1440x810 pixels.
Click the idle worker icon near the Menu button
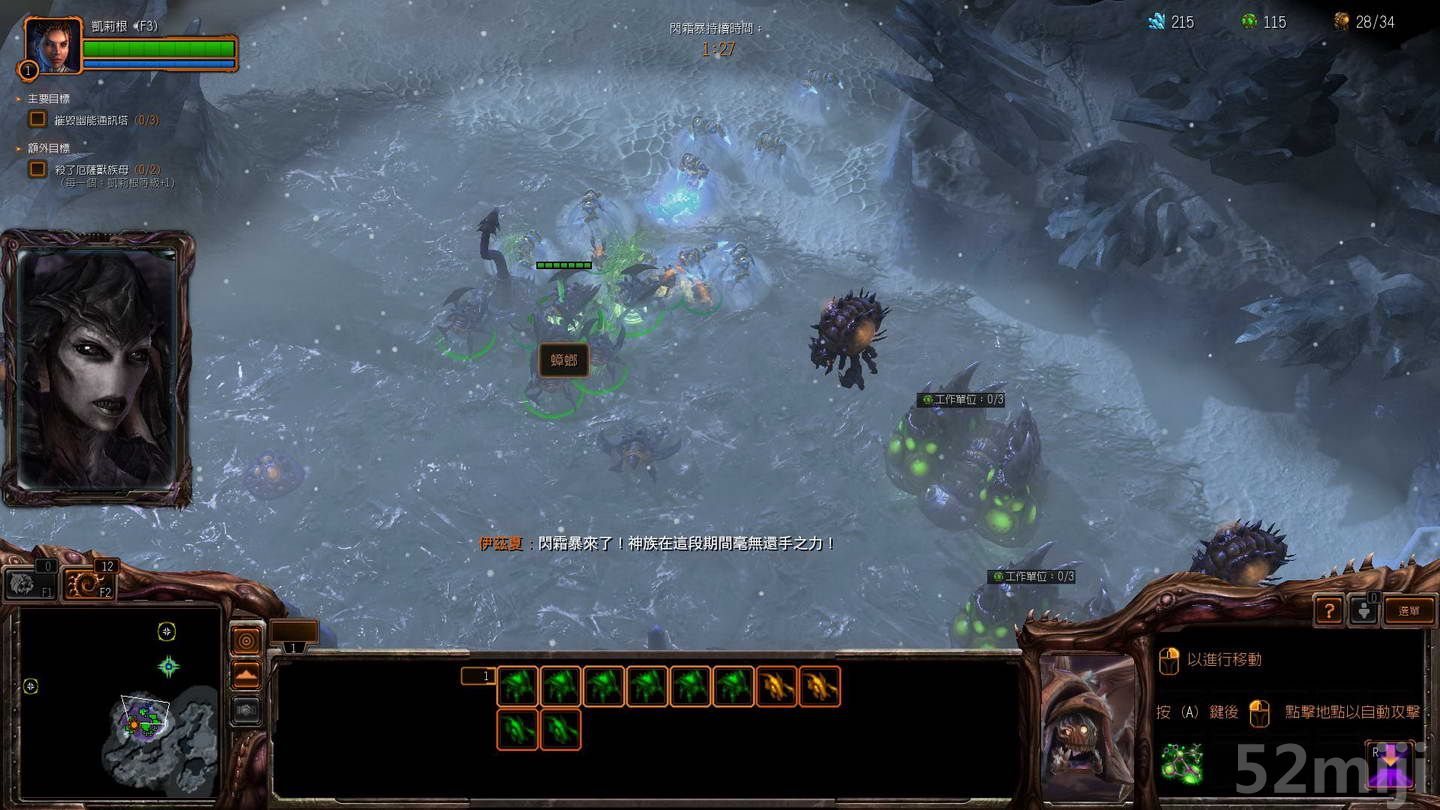(1368, 609)
